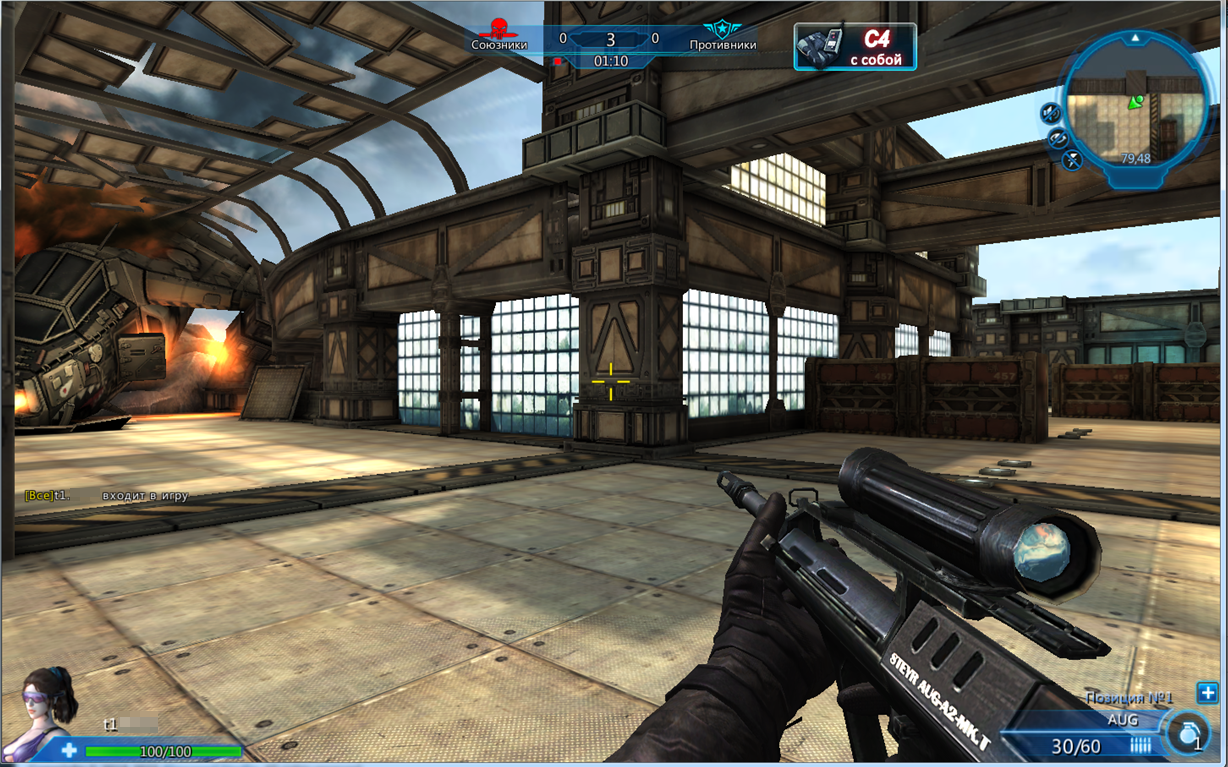Toggle the crossed-out lightning icon beside minimap
Viewport: 1228px width, 767px height.
pyautogui.click(x=1073, y=159)
